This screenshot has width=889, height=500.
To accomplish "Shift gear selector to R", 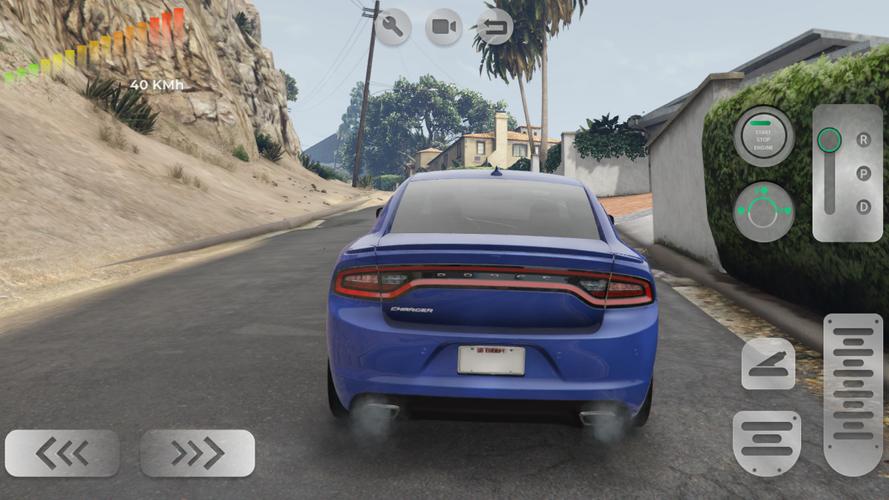I will [863, 140].
